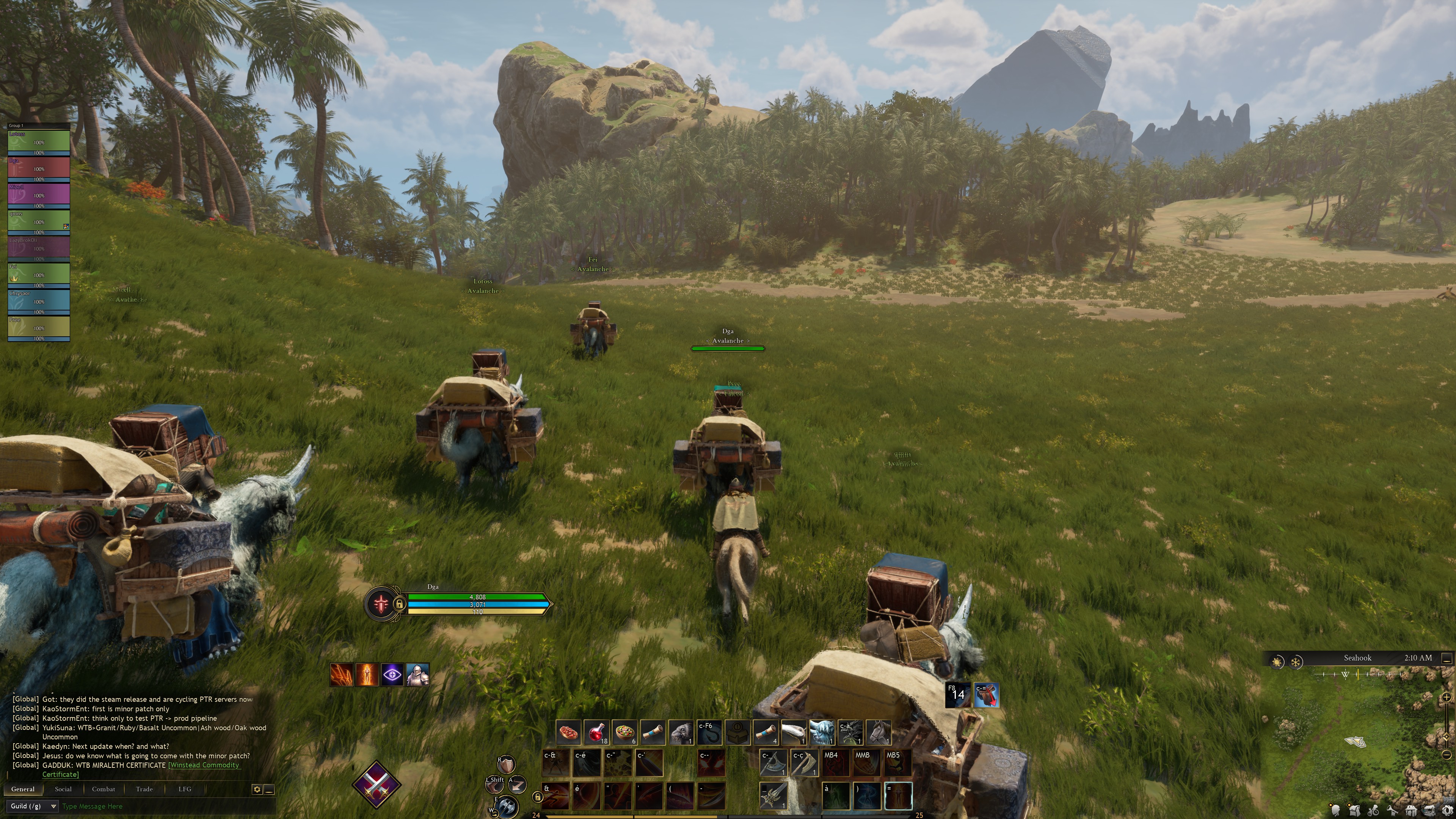Select Fei in the group list

pos(38,275)
